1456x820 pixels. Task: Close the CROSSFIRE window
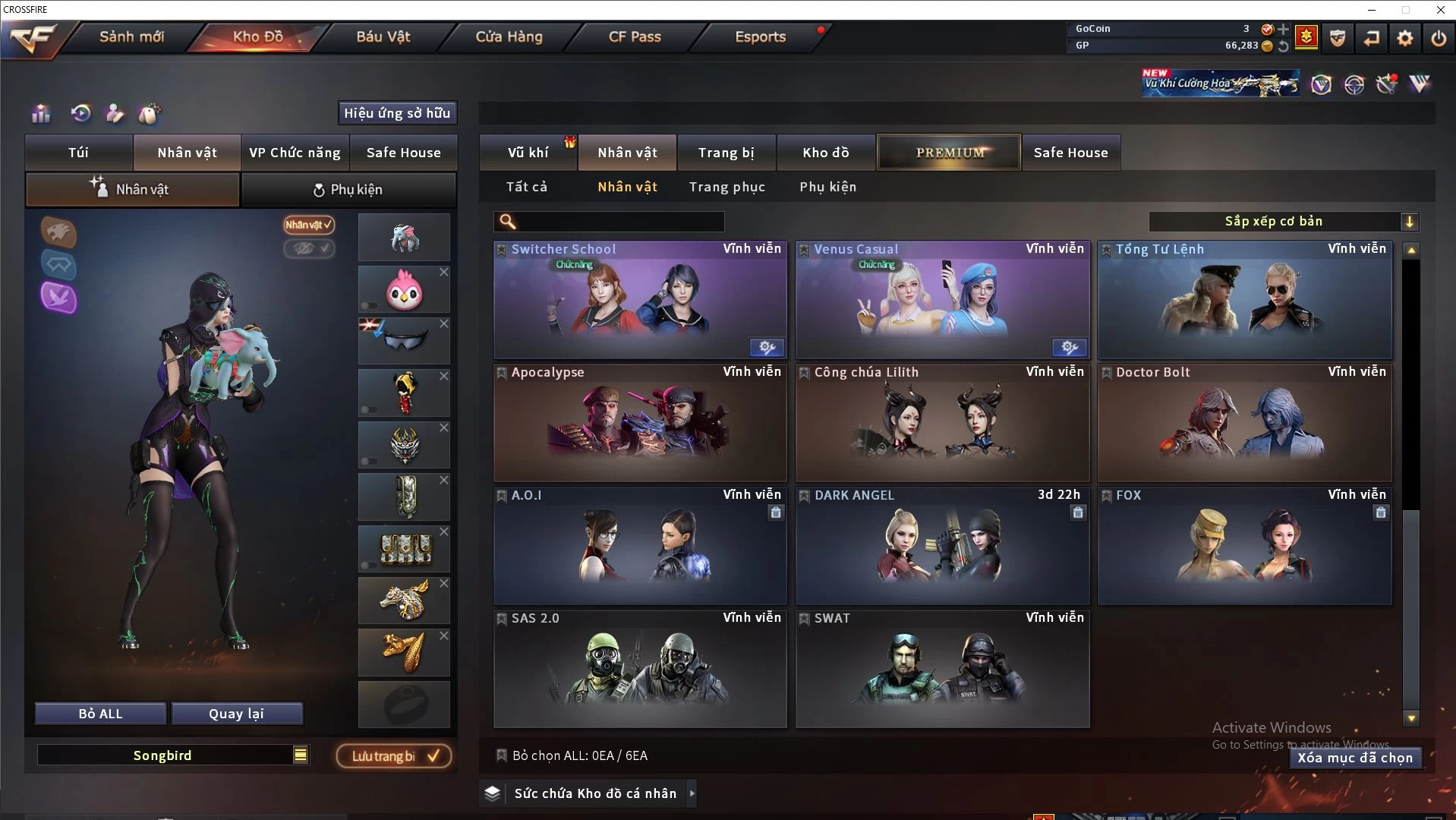(1440, 10)
